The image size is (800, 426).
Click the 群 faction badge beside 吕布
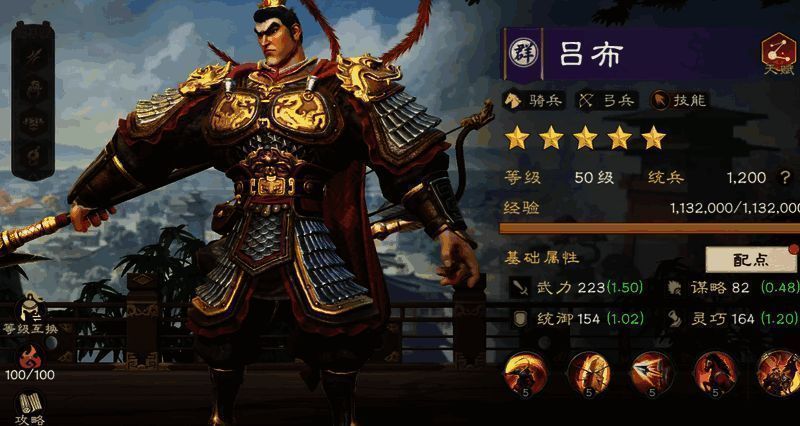(522, 53)
